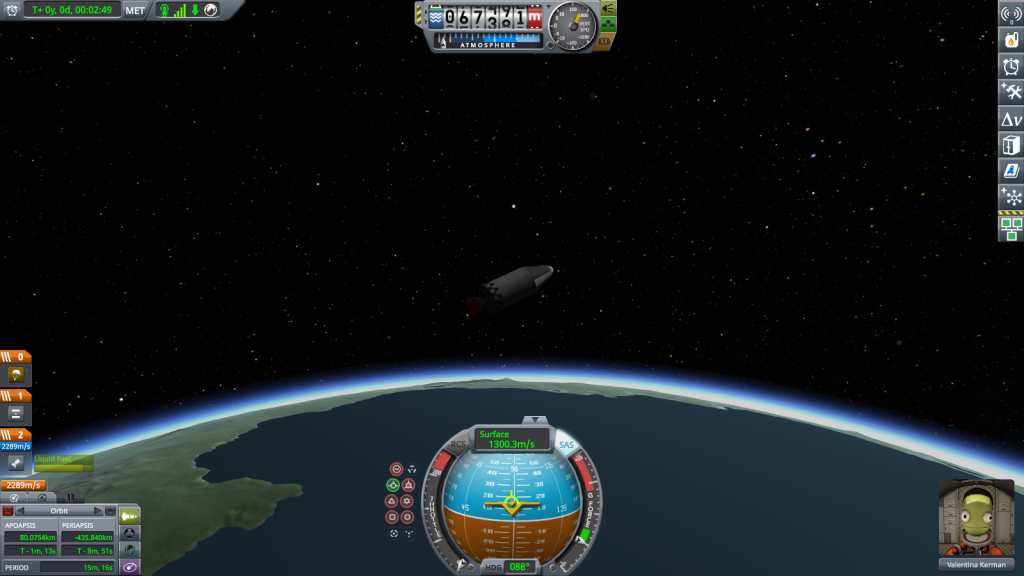This screenshot has width=1024, height=576.
Task: Open the maneuver tools app
Action: click(x=1011, y=92)
